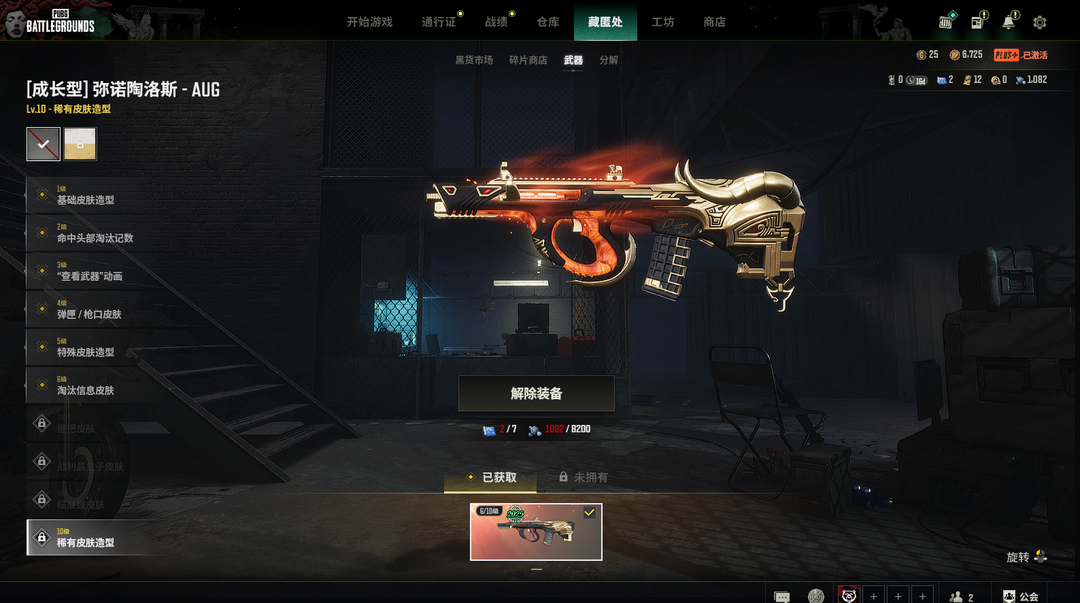This screenshot has width=1080, height=603.
Task: Open the 碎片商店 sub-tab
Action: (x=528, y=60)
